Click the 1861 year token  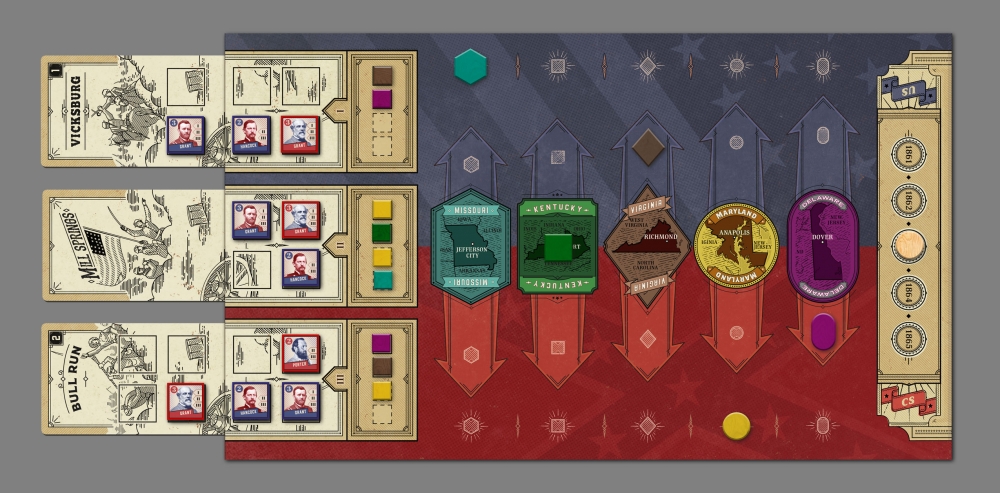coord(908,155)
